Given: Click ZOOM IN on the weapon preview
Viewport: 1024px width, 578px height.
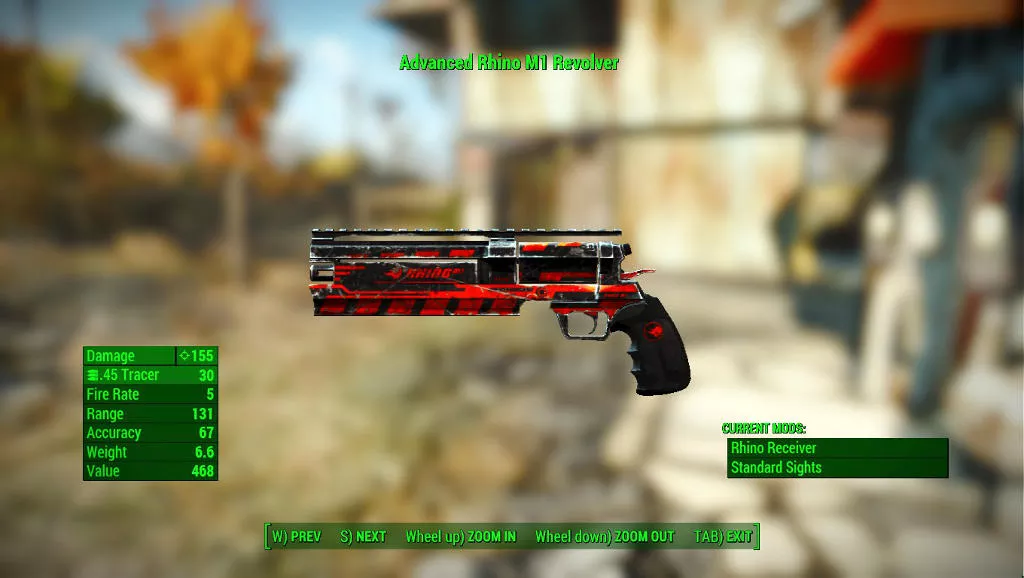Looking at the screenshot, I should [x=461, y=537].
